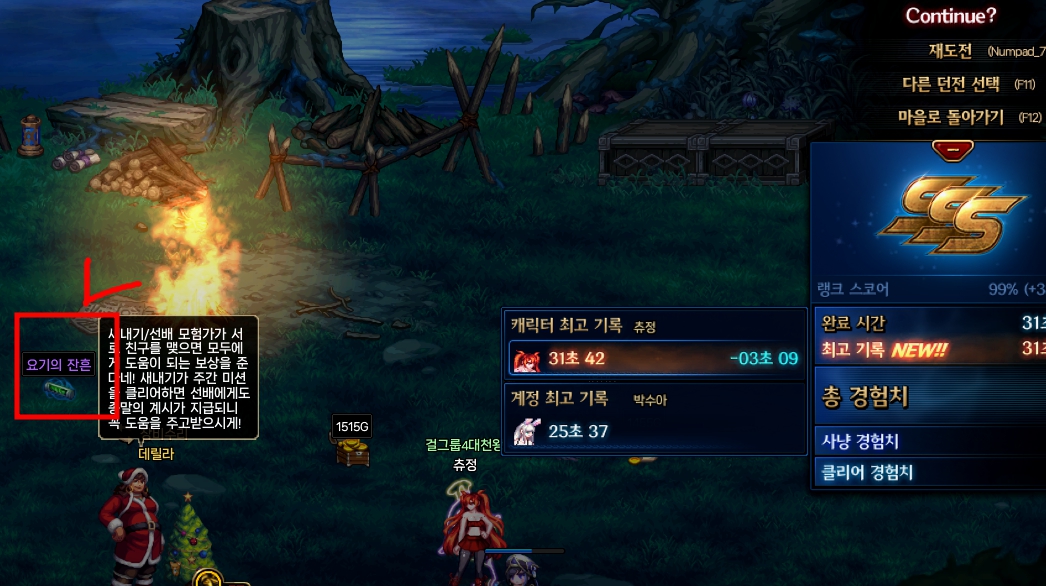Choose 마을로 돌아가기 to return to town

pos(950,117)
